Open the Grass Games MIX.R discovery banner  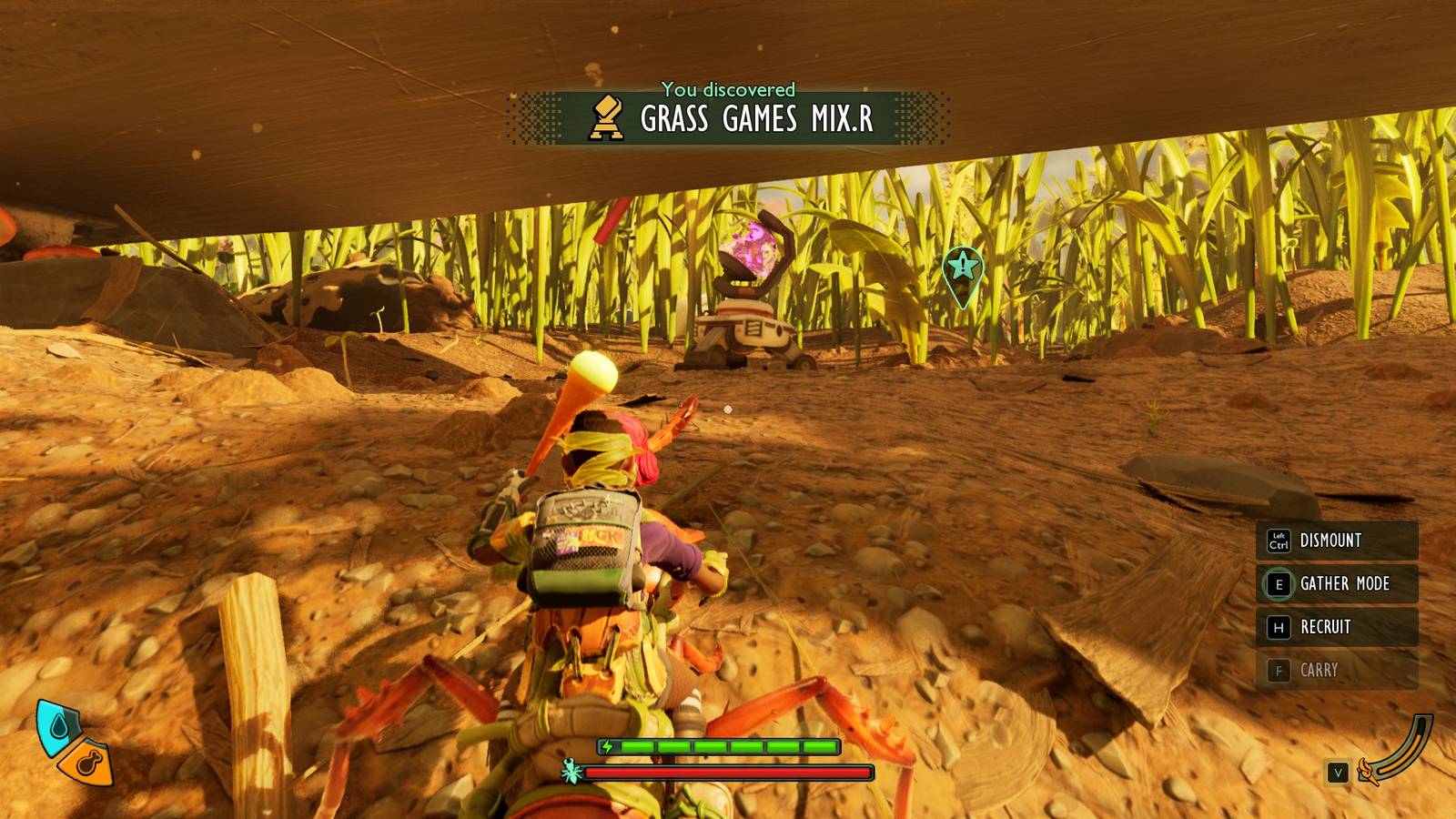[728, 117]
